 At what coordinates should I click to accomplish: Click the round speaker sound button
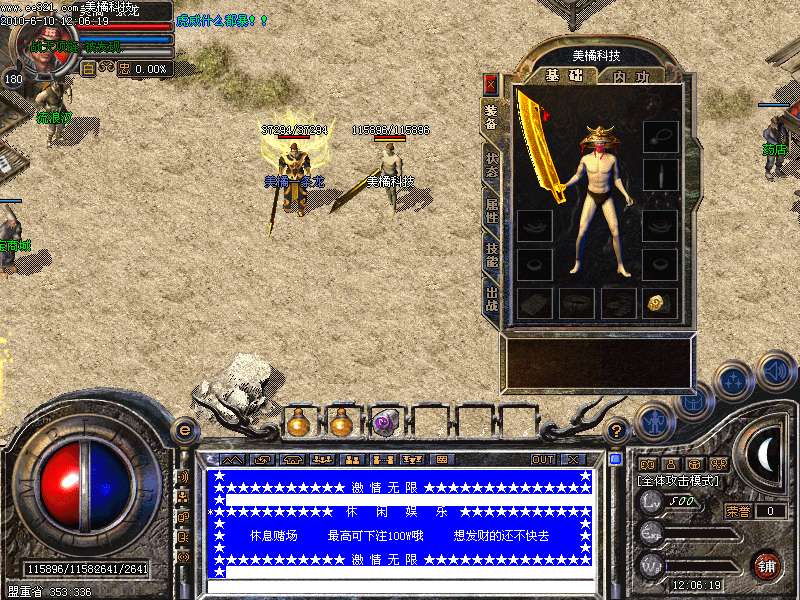click(776, 372)
